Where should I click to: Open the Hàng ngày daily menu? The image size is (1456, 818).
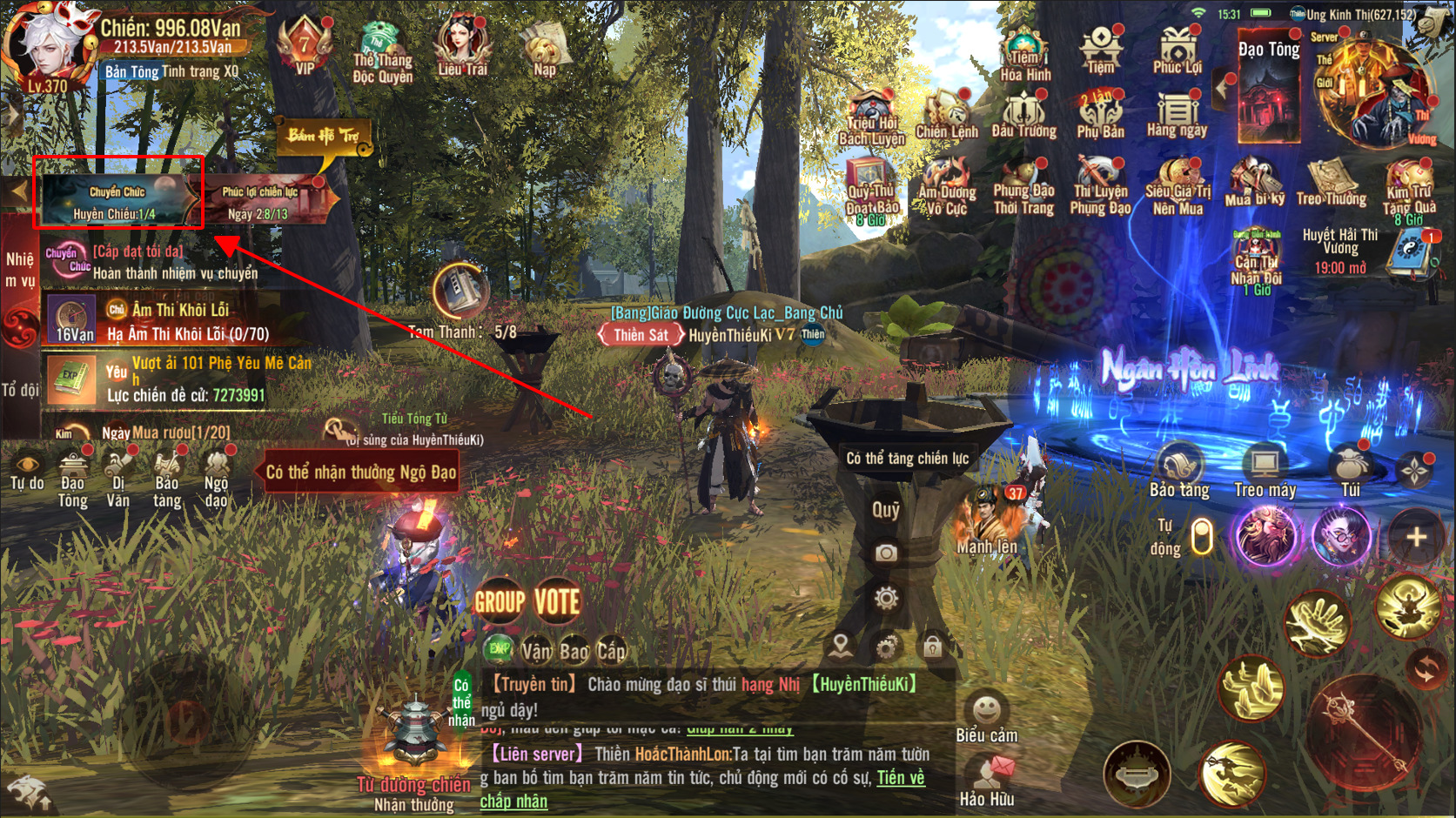[1177, 114]
